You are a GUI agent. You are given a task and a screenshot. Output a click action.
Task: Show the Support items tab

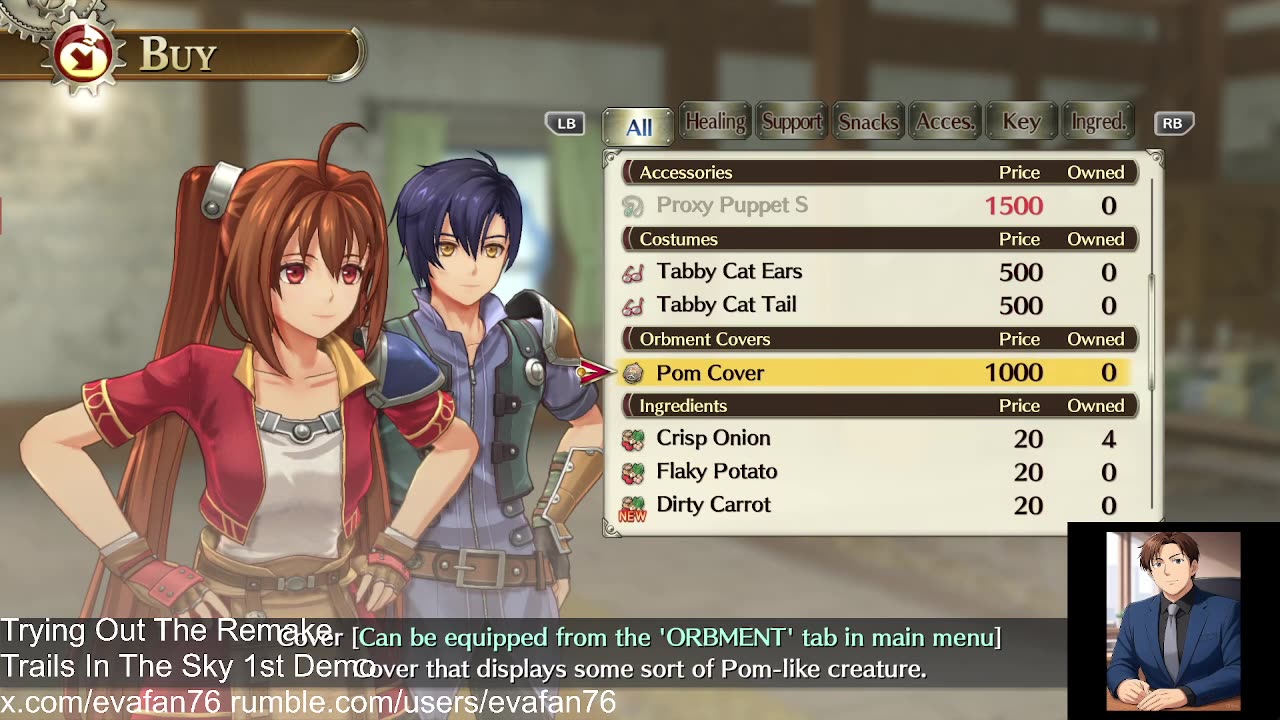pos(791,122)
